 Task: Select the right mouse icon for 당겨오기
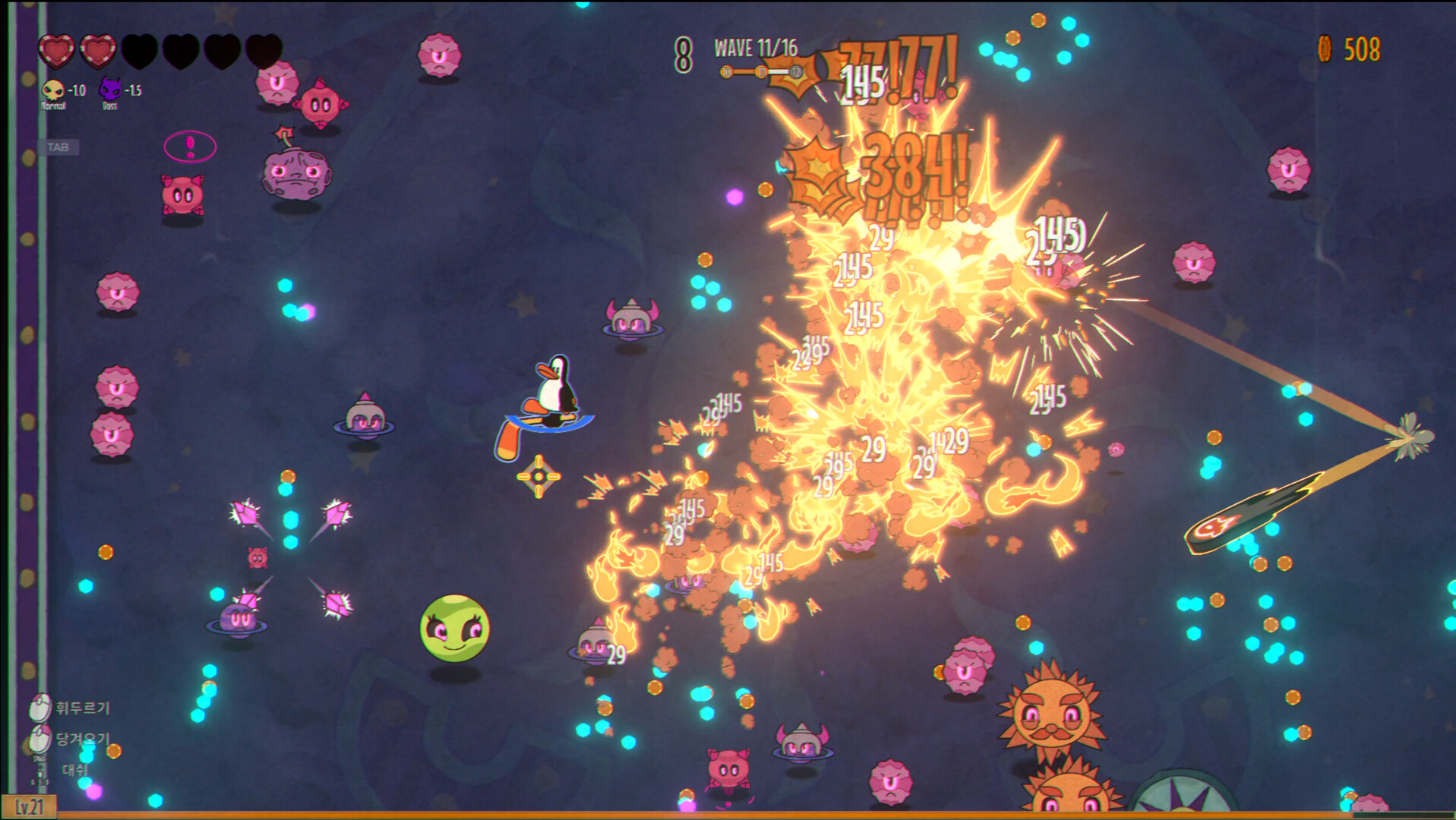point(39,740)
